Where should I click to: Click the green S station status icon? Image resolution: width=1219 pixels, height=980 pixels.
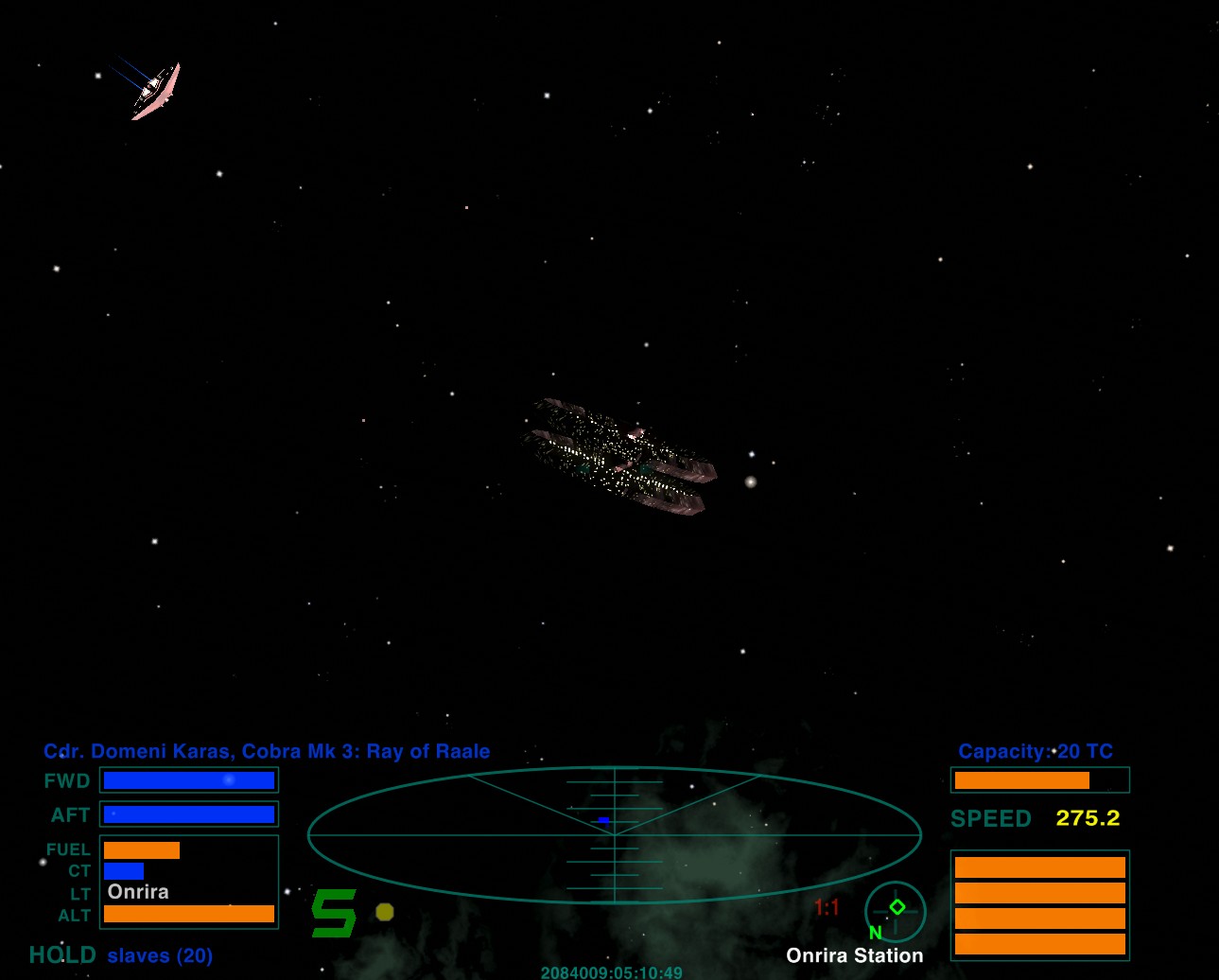coord(334,913)
